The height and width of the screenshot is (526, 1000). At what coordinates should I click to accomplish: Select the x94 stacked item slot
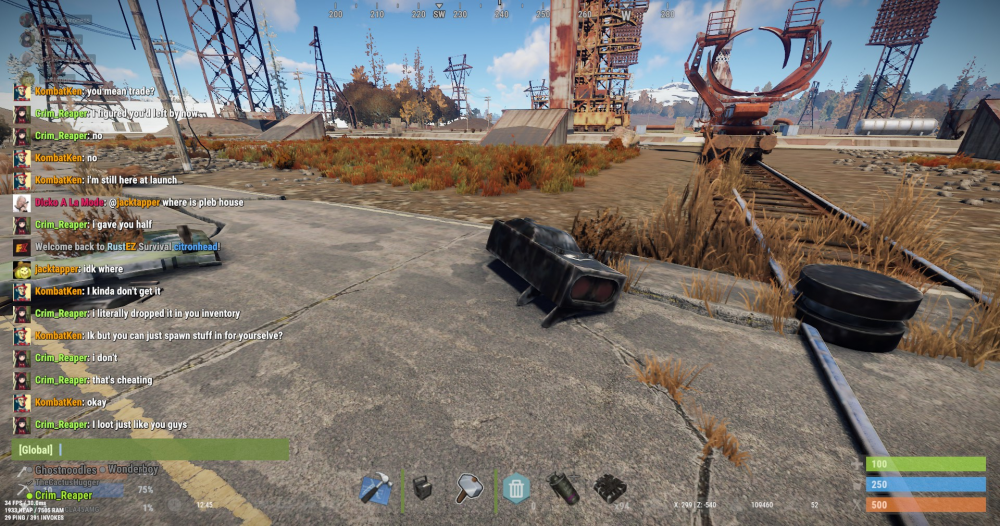pos(609,489)
